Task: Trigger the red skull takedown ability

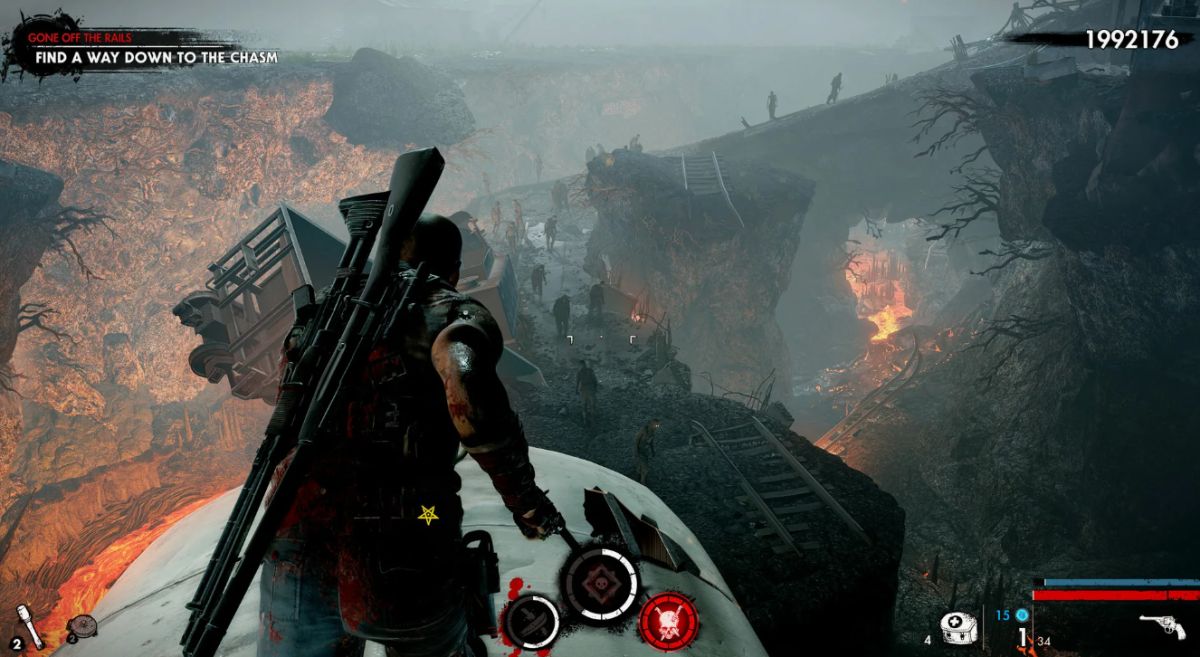Action: point(669,619)
